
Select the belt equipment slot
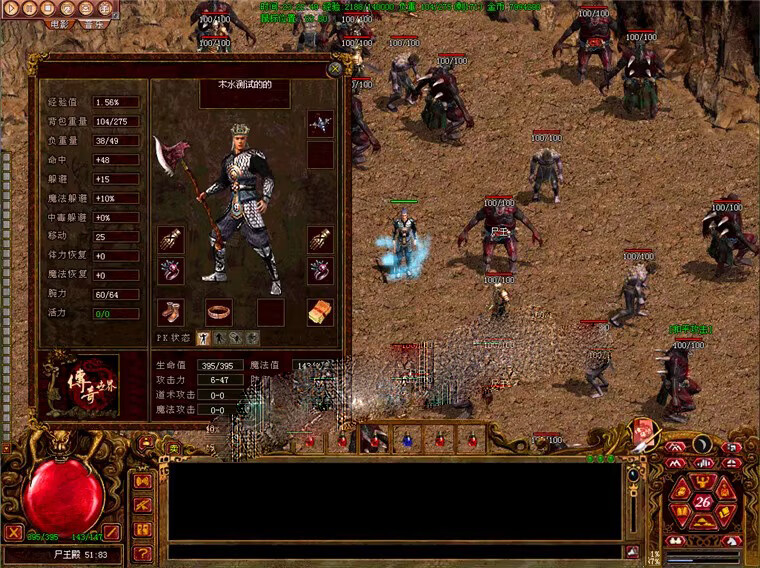[x=219, y=312]
